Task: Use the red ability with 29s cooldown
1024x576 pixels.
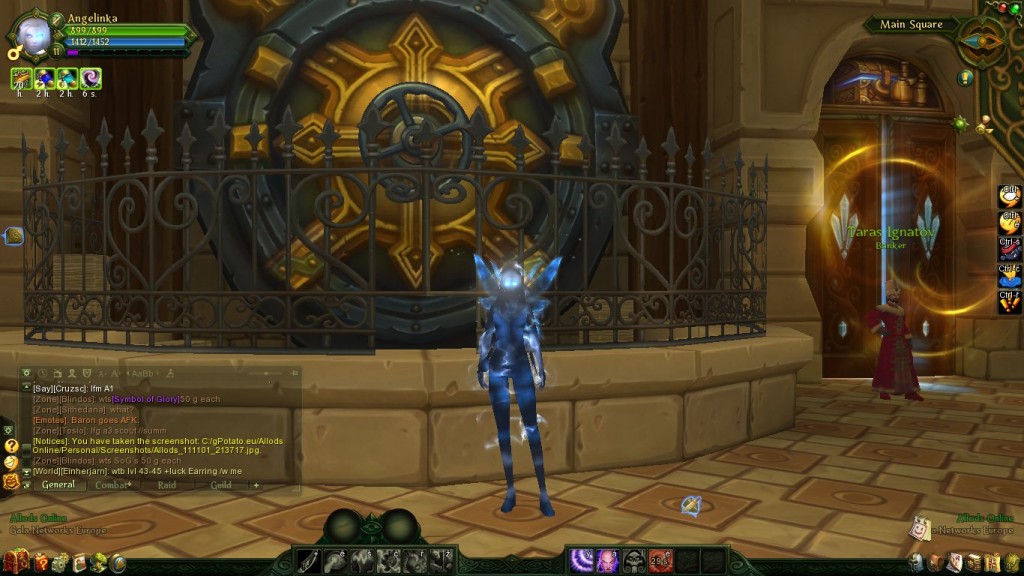Action: pyautogui.click(x=660, y=560)
